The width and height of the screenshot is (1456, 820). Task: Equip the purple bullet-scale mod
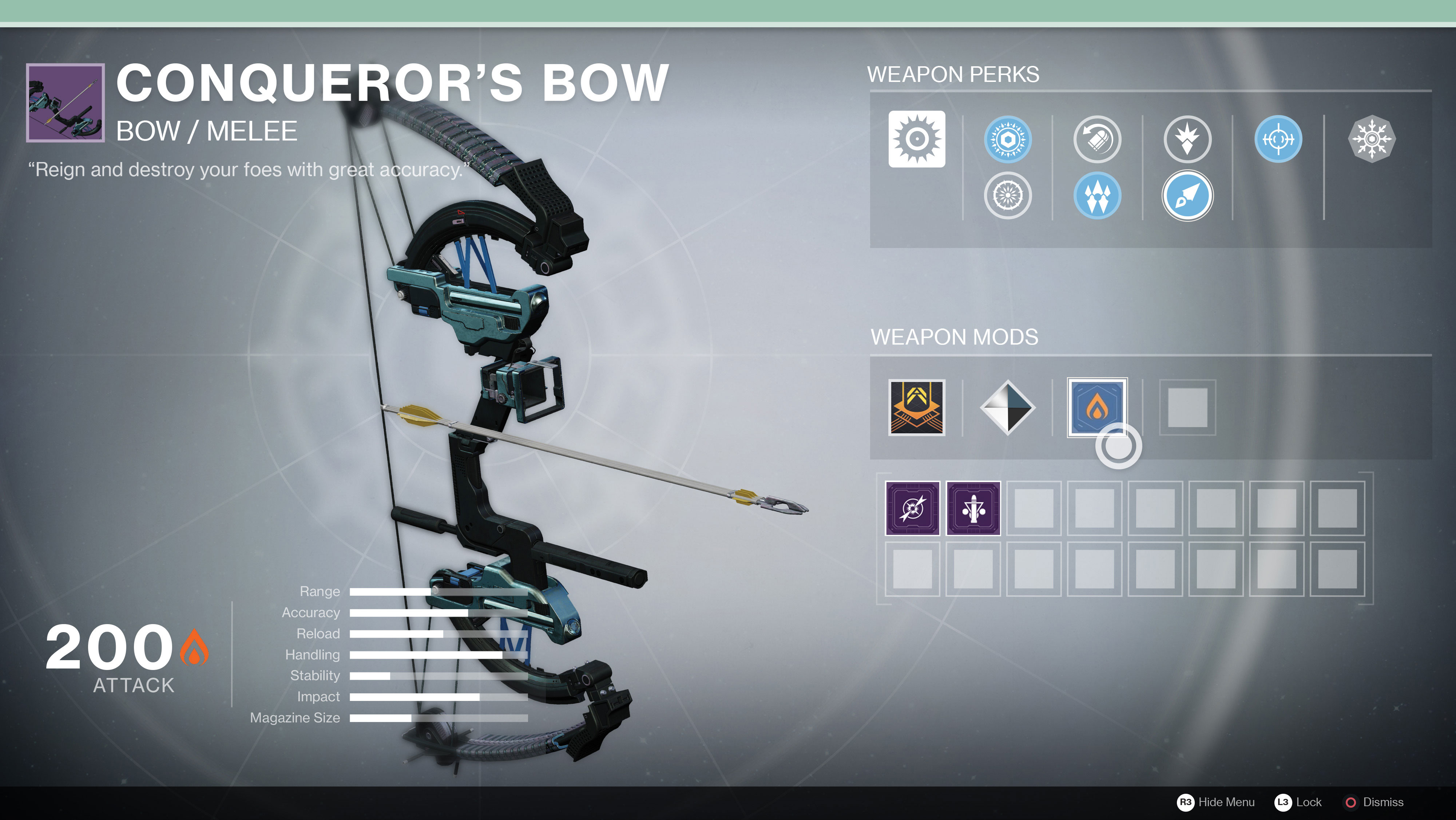[973, 508]
